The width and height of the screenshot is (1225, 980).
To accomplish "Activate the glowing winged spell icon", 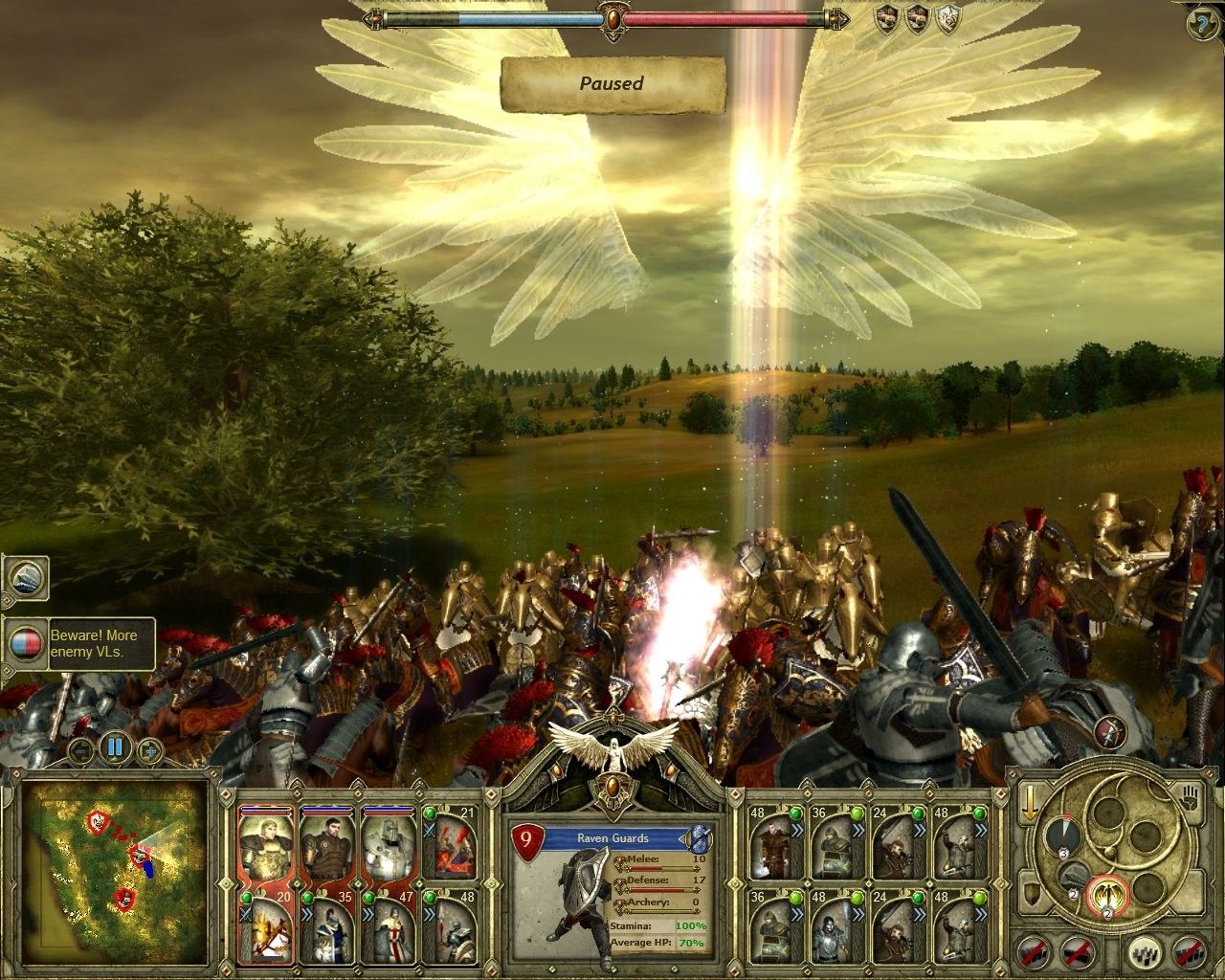I will 1109,895.
